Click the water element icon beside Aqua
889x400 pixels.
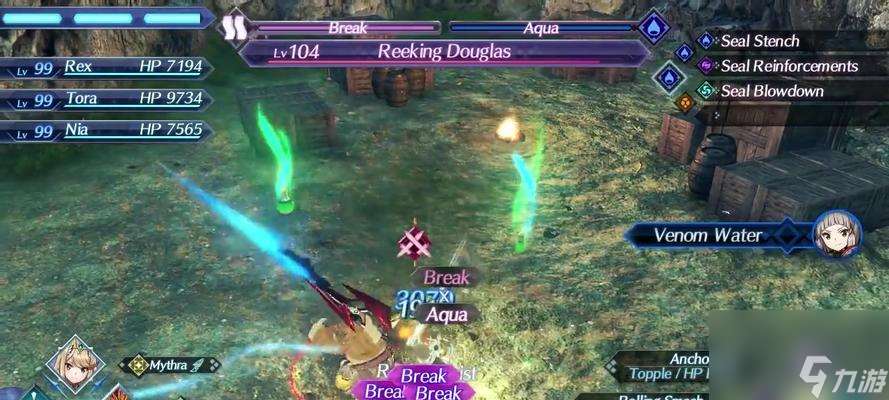pos(653,27)
